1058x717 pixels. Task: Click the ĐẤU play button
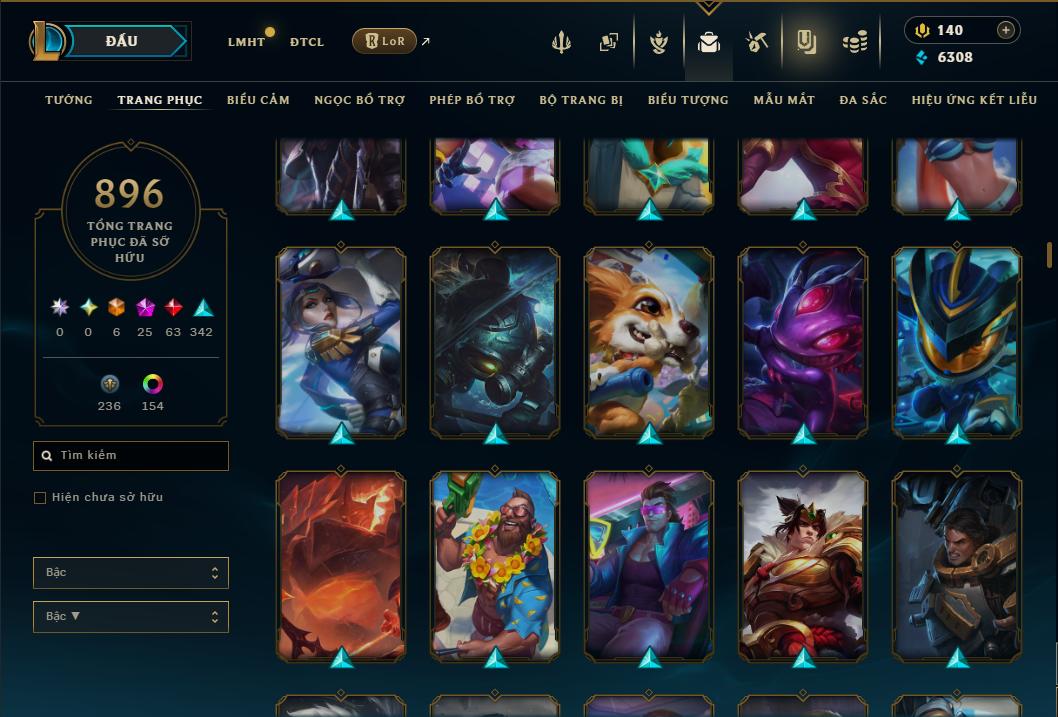pos(121,41)
